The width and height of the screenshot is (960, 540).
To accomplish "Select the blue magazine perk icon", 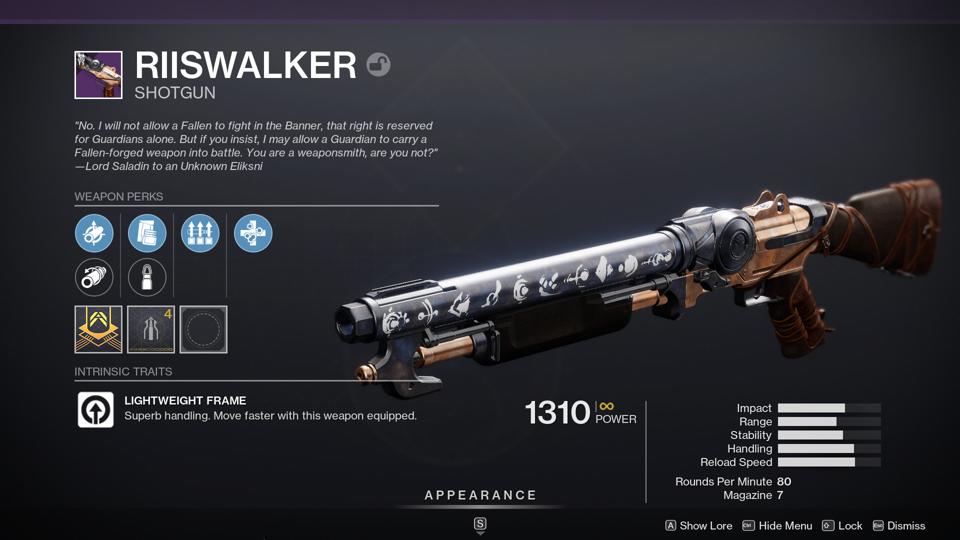I will (147, 233).
